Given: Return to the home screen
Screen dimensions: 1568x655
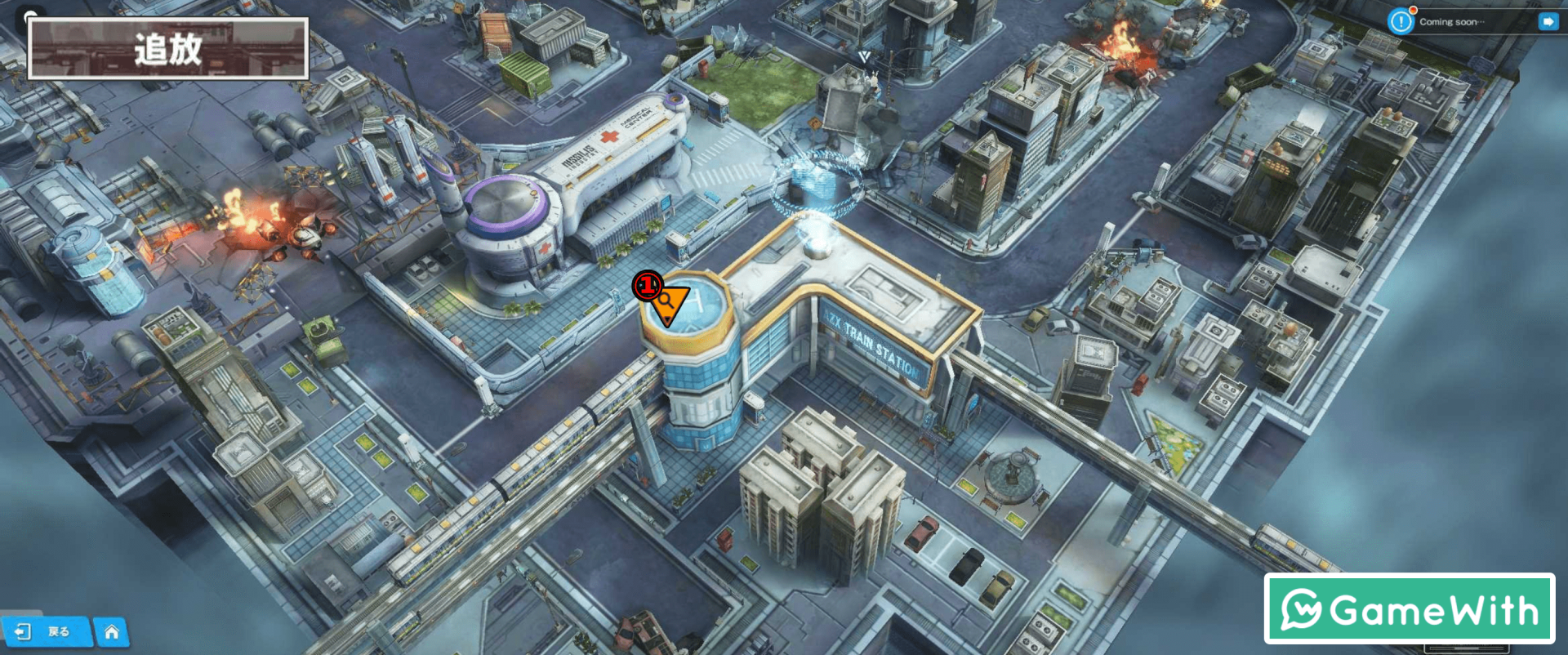Looking at the screenshot, I should click(x=112, y=632).
